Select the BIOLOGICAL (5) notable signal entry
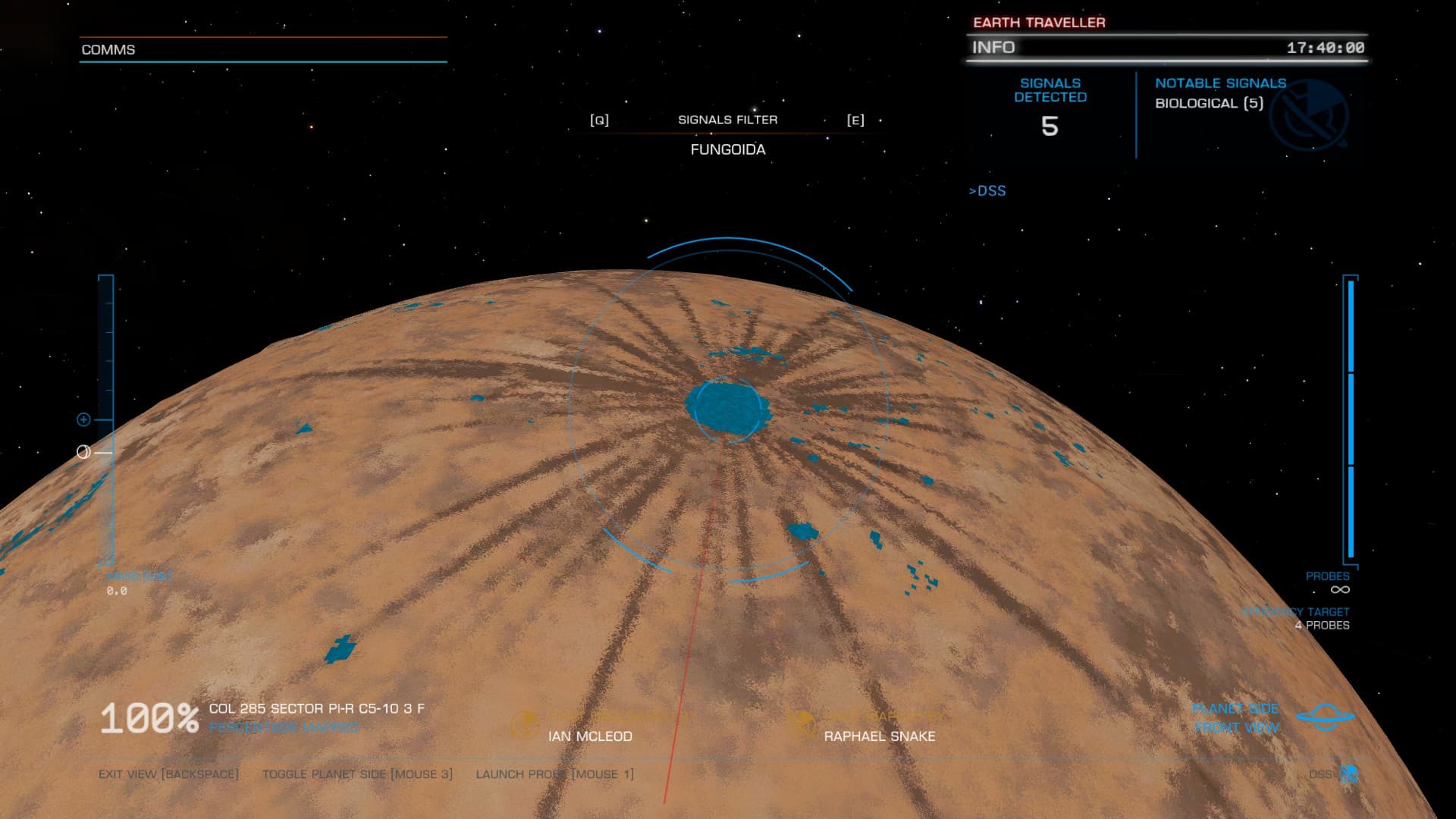The image size is (1456, 819). pos(1209,103)
